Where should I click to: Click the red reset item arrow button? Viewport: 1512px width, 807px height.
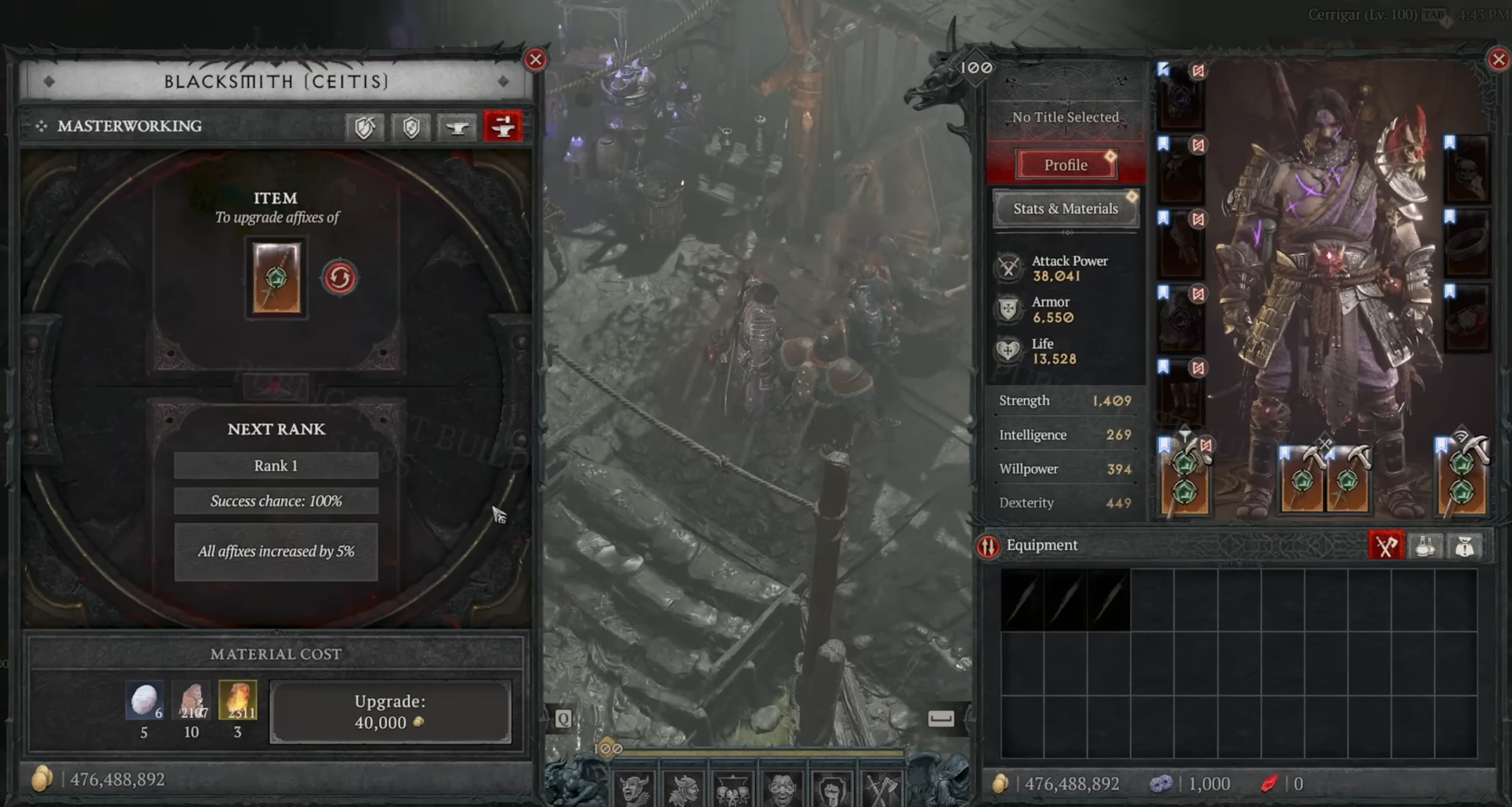pos(339,277)
